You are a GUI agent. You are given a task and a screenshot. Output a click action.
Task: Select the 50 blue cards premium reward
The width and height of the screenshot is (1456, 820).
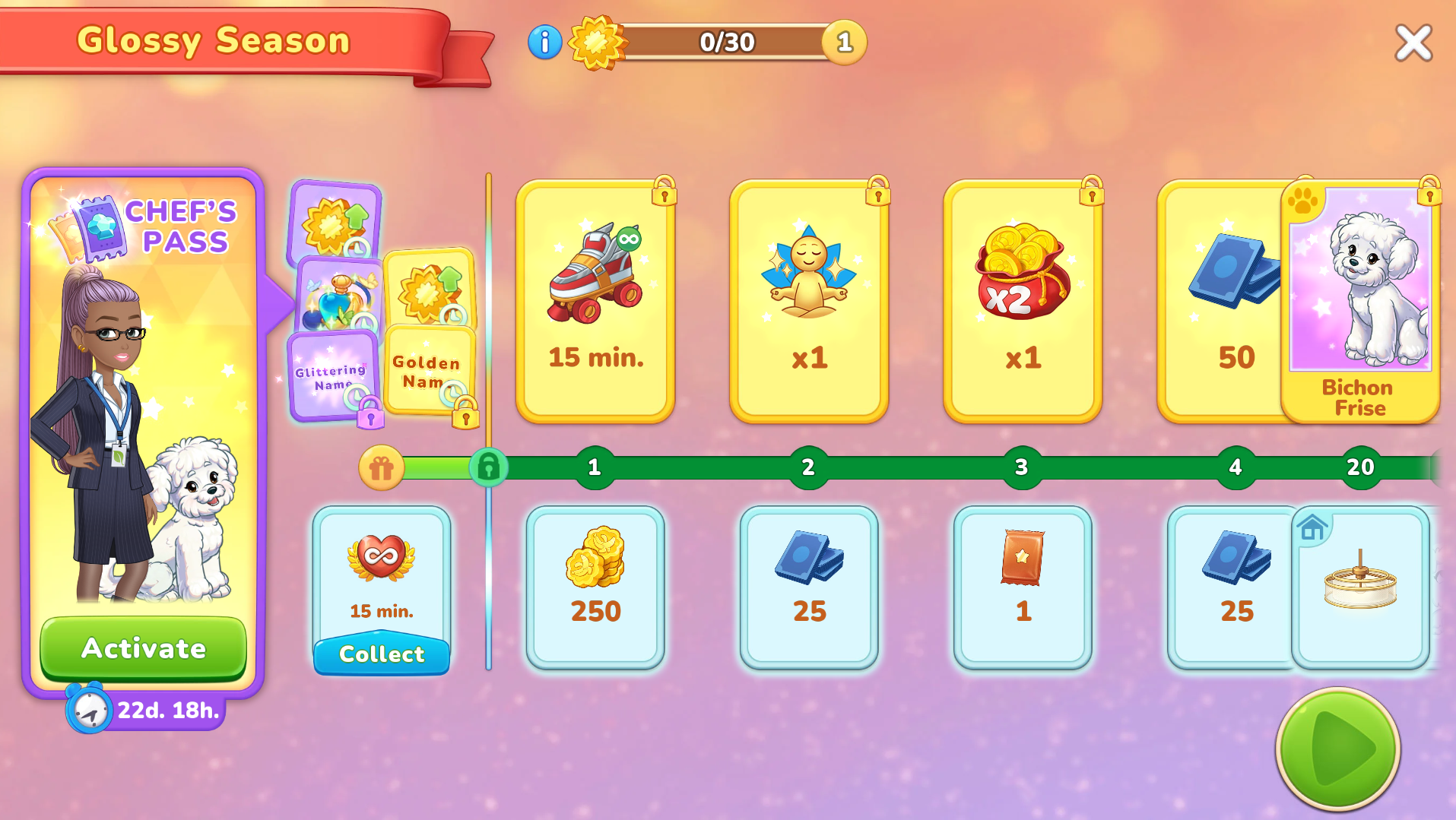1224,301
